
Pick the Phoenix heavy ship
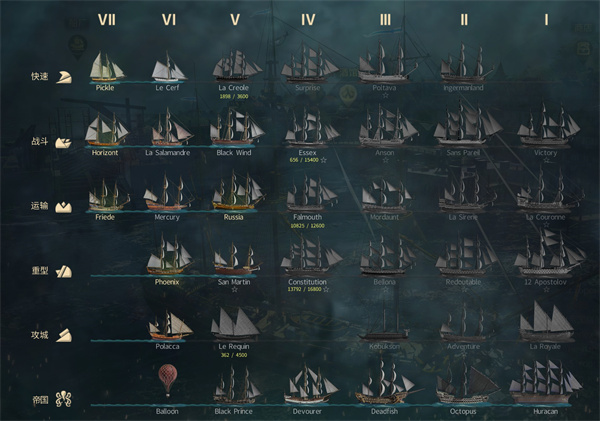click(x=167, y=257)
